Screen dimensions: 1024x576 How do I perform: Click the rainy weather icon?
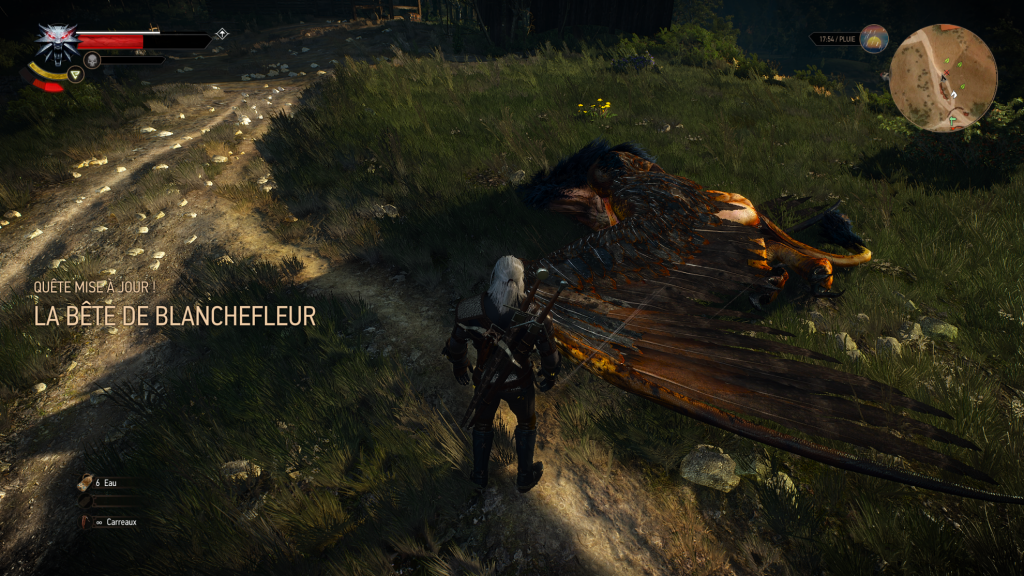point(873,39)
